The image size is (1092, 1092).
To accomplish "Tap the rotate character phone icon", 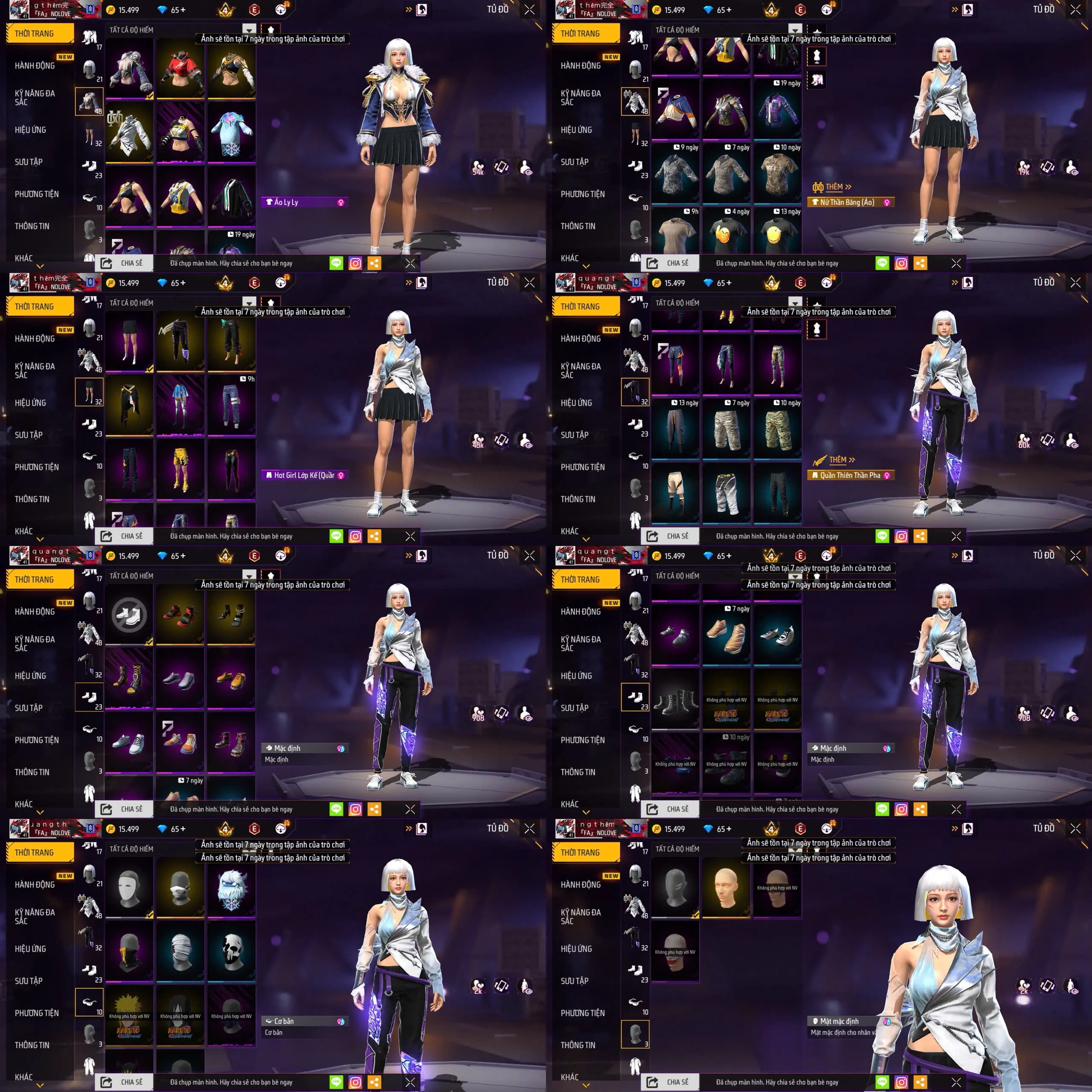I will [x=500, y=167].
